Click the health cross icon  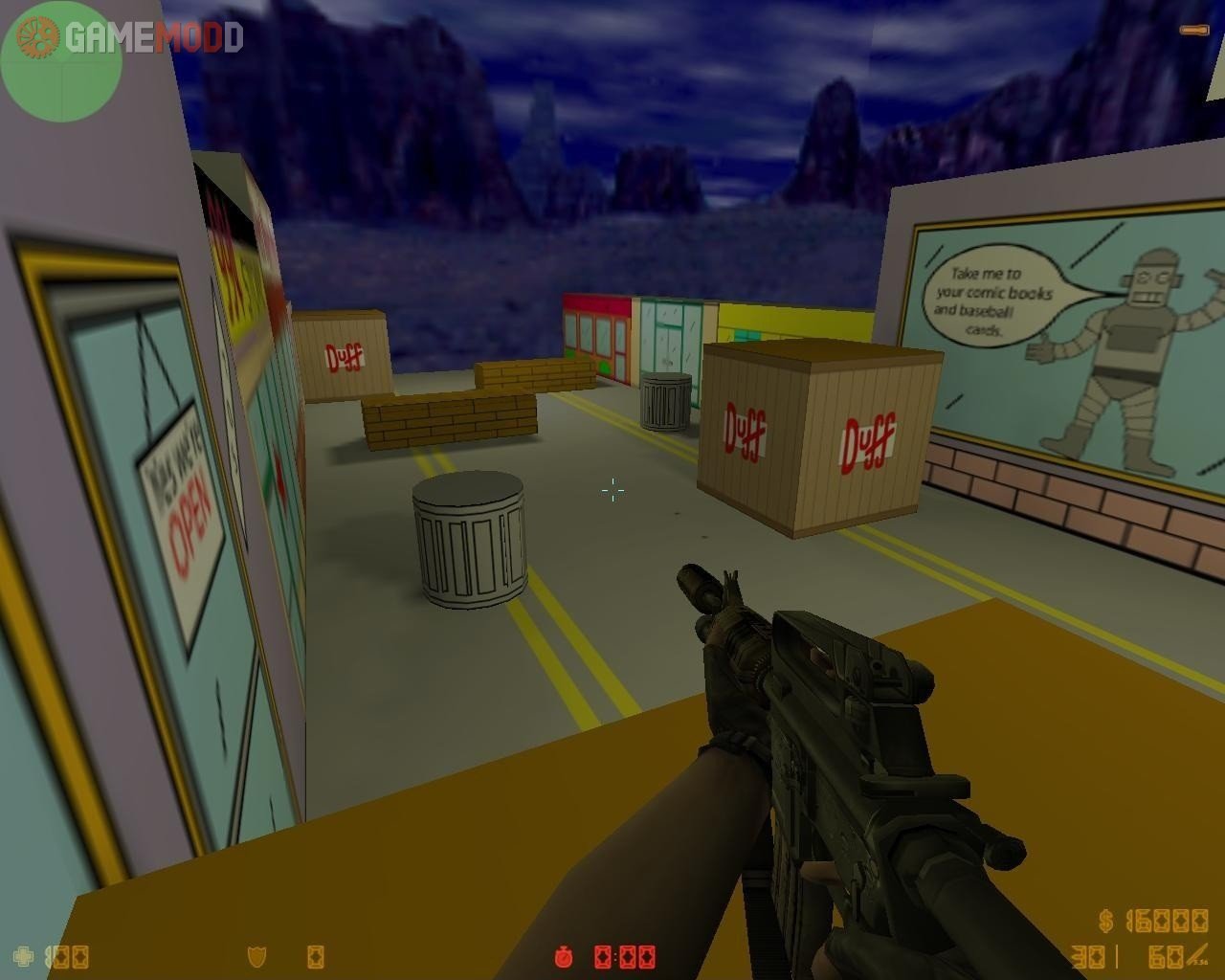(23, 956)
